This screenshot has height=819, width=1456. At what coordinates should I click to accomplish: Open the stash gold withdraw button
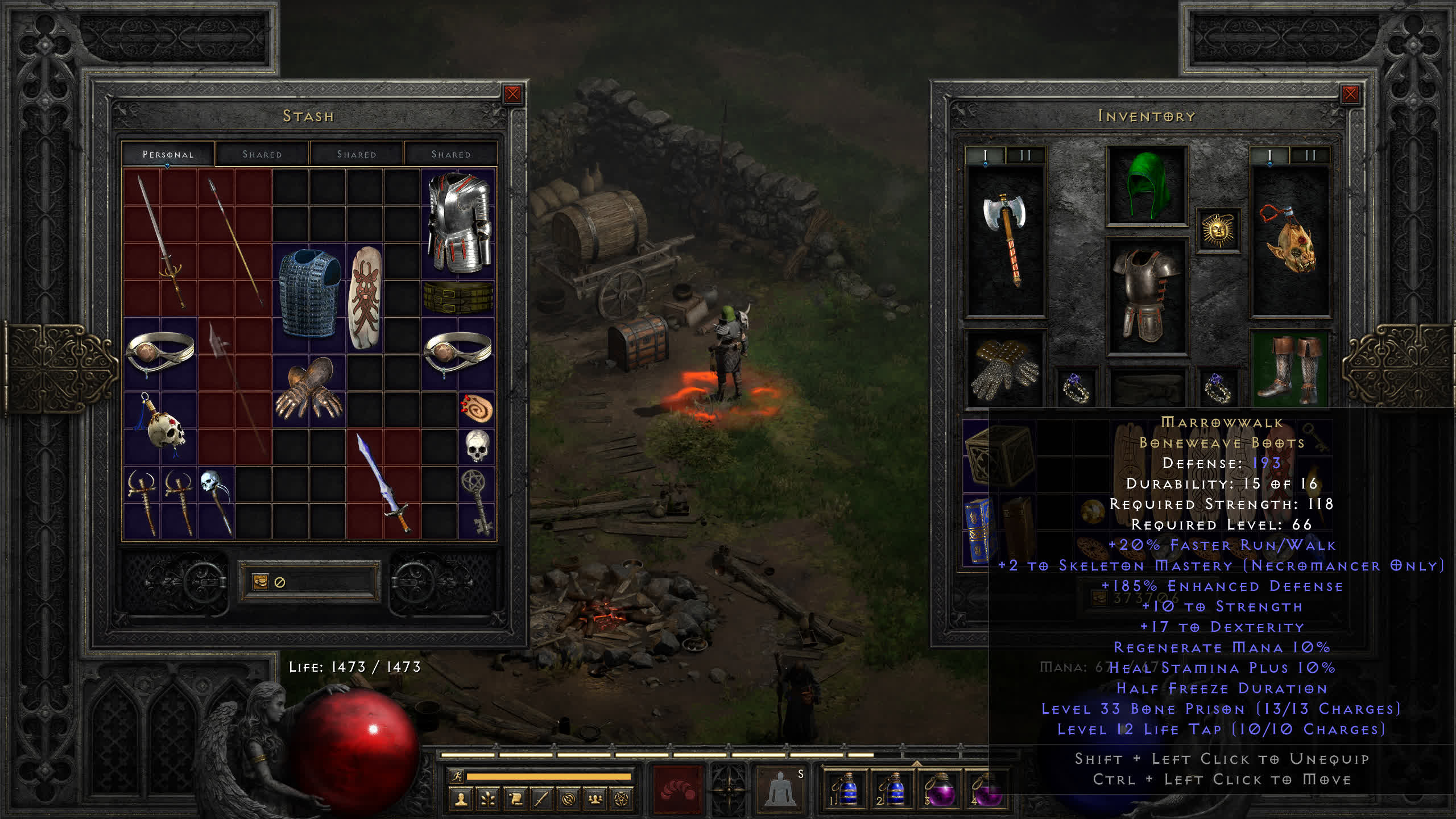(x=260, y=582)
